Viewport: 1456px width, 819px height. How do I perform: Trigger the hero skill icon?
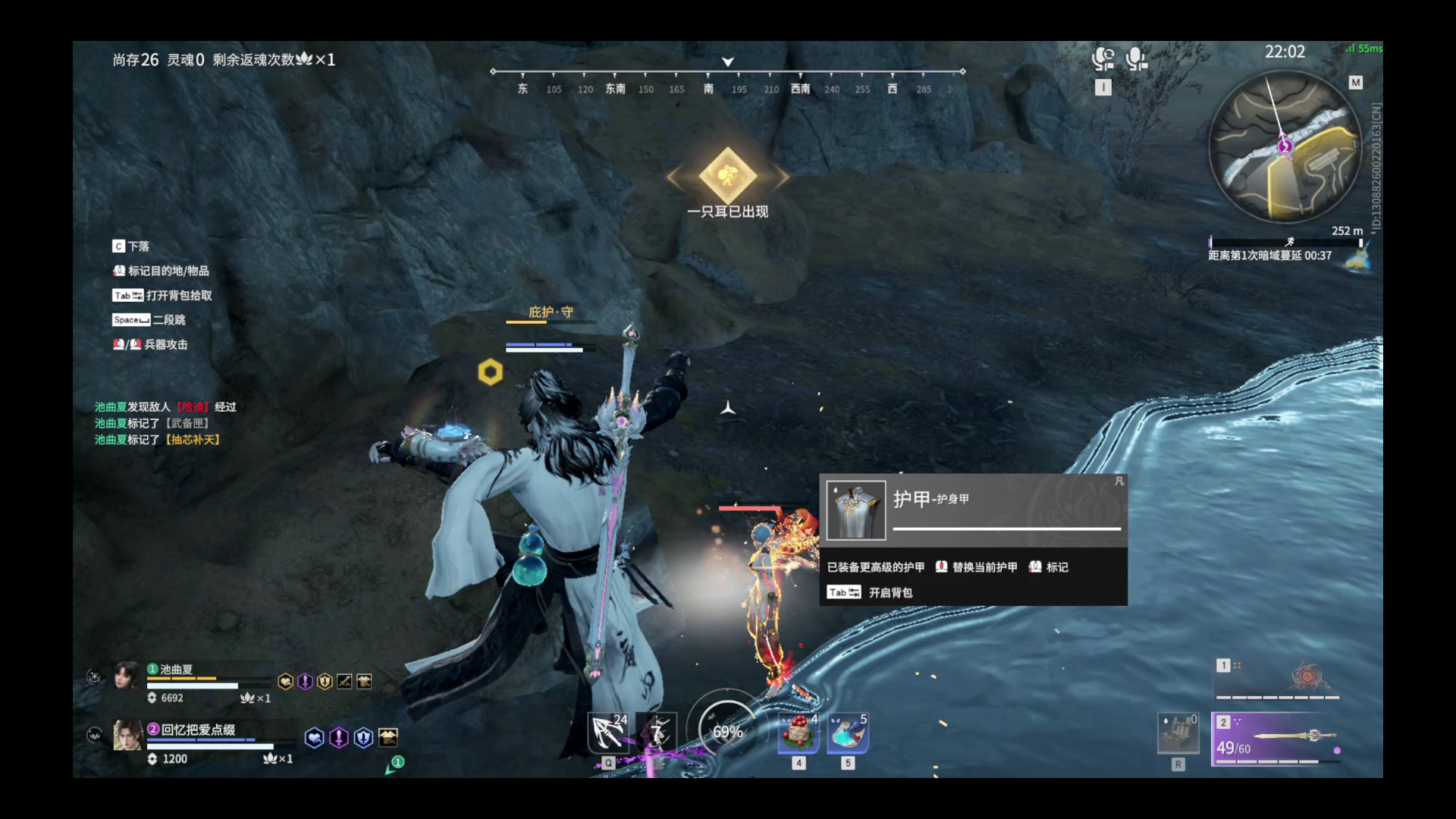click(657, 733)
